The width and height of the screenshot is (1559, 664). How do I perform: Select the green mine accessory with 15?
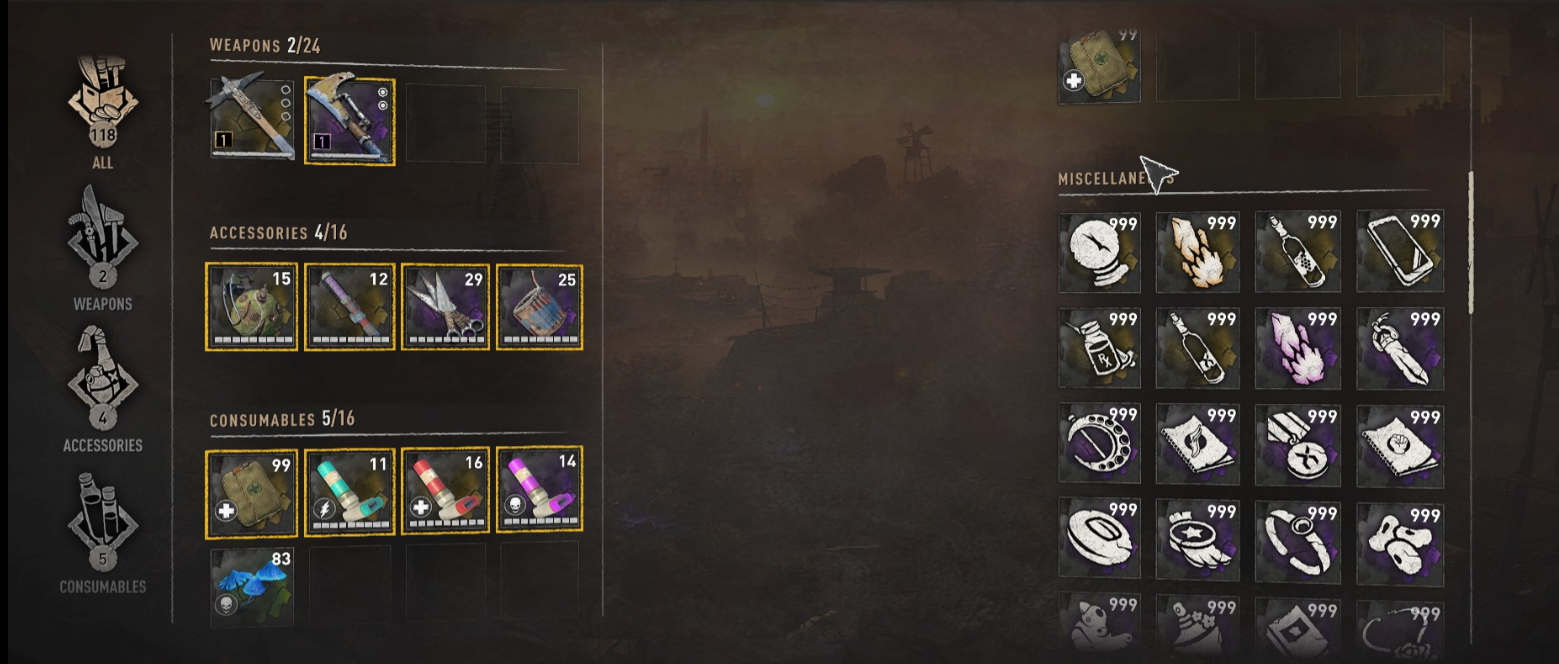coord(251,307)
